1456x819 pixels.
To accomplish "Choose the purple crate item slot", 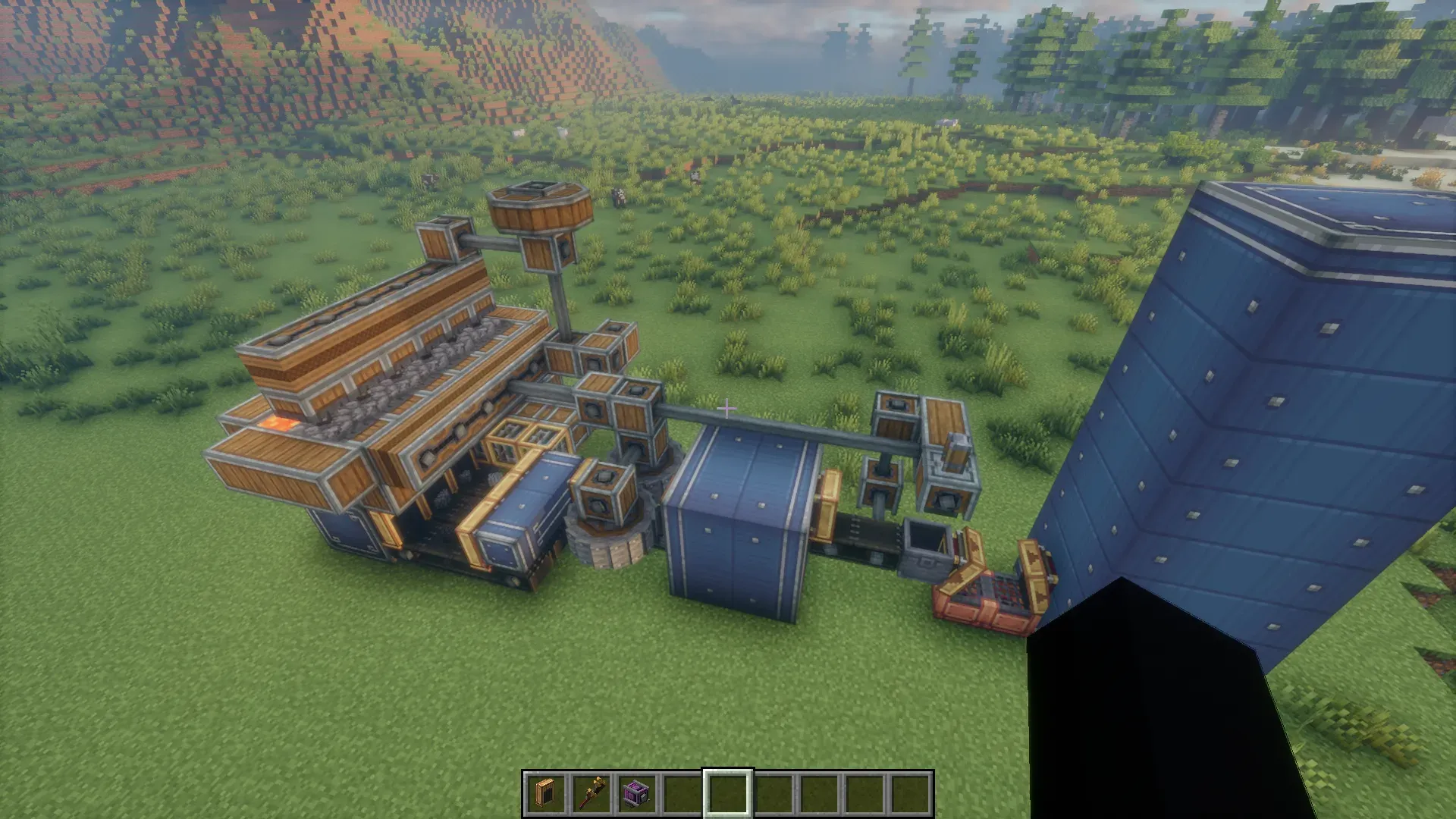I will tap(637, 794).
